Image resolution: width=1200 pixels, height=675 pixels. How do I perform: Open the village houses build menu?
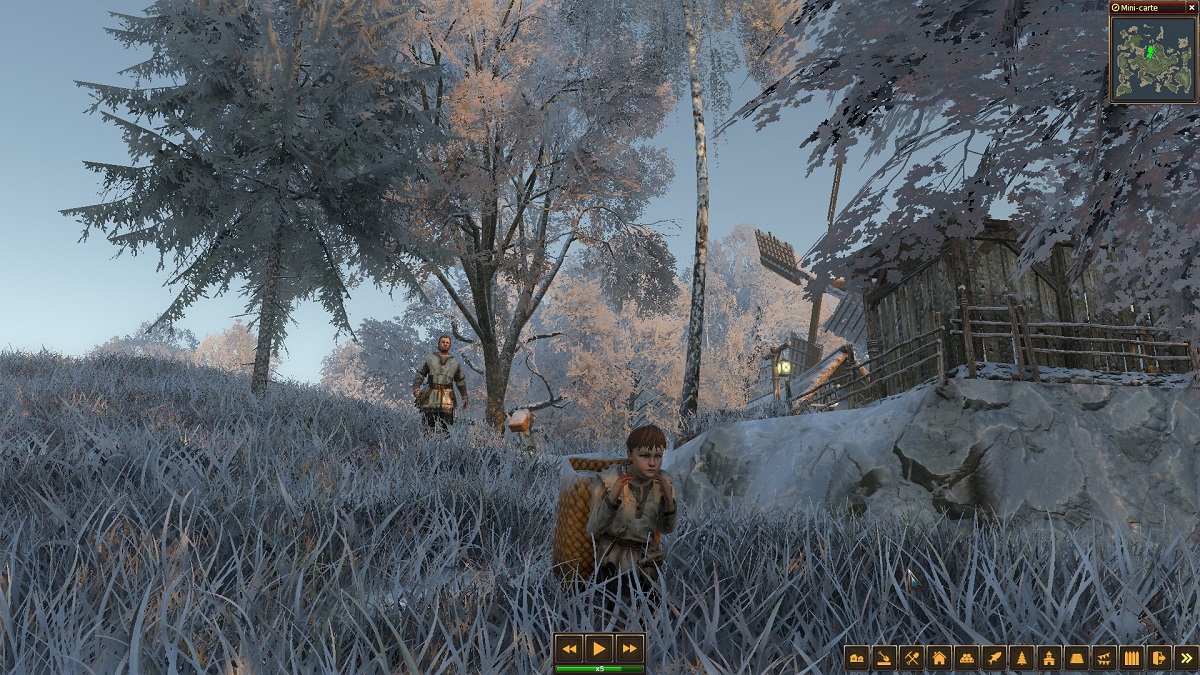coord(857,657)
